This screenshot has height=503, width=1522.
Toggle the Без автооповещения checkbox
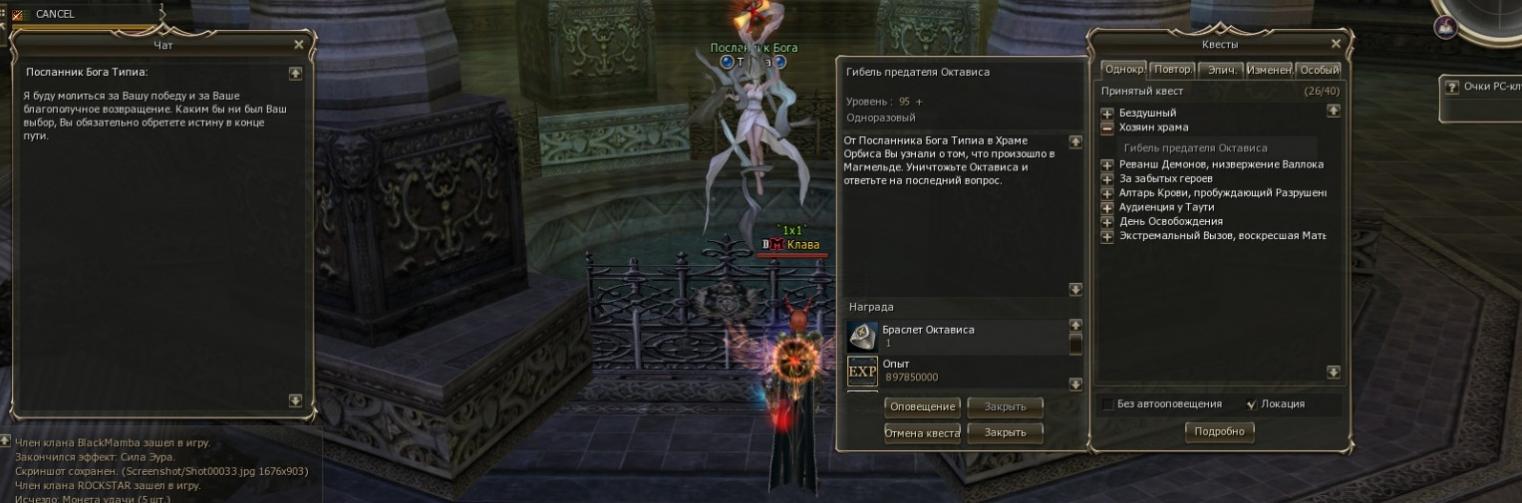(x=1107, y=405)
